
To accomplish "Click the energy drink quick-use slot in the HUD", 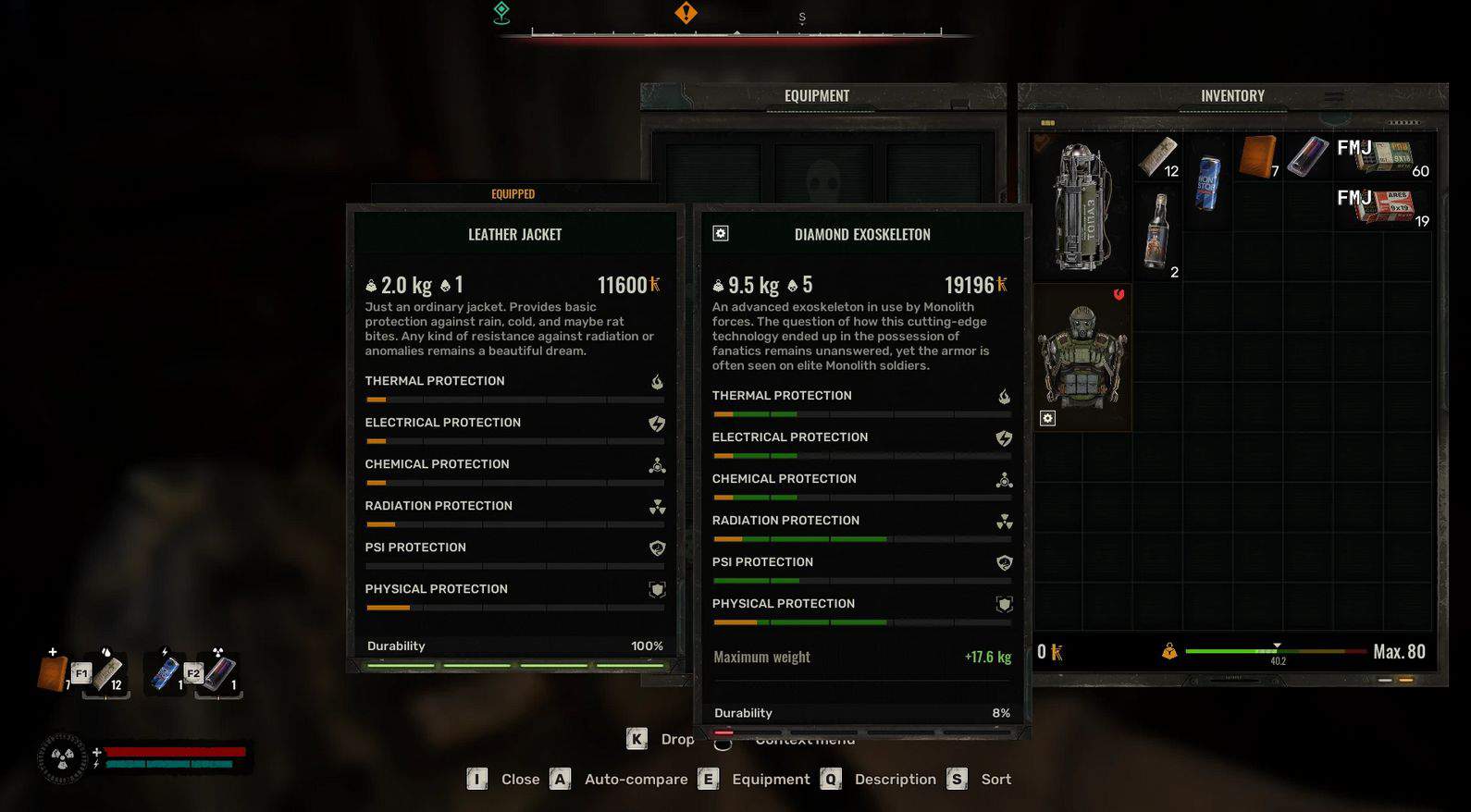I will click(x=167, y=672).
